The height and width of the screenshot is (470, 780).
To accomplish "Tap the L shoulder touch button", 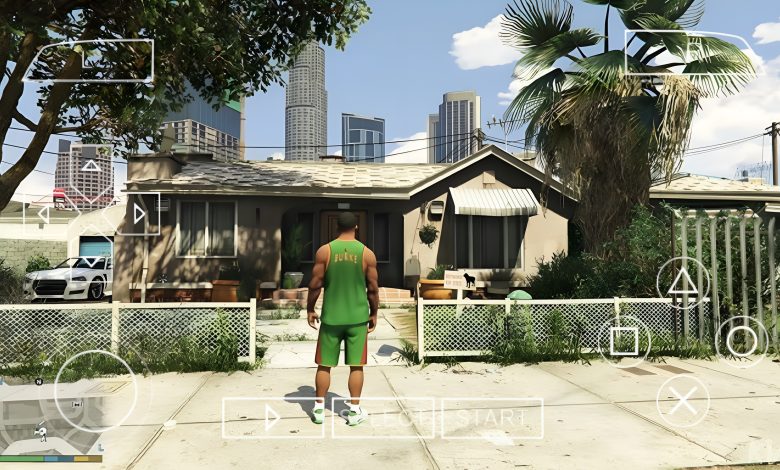I will pos(90,60).
